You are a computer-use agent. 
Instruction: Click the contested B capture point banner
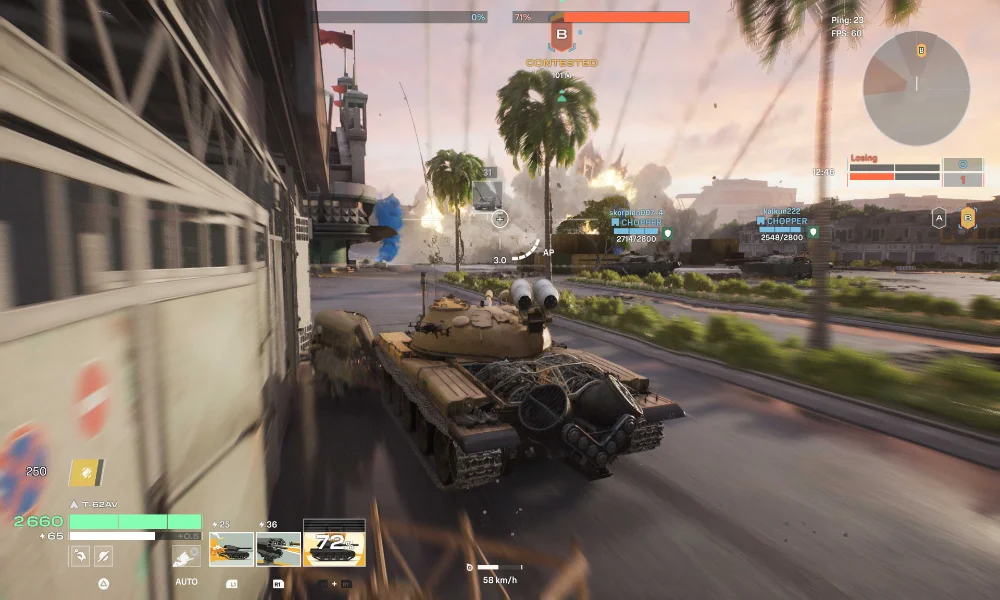[x=561, y=37]
